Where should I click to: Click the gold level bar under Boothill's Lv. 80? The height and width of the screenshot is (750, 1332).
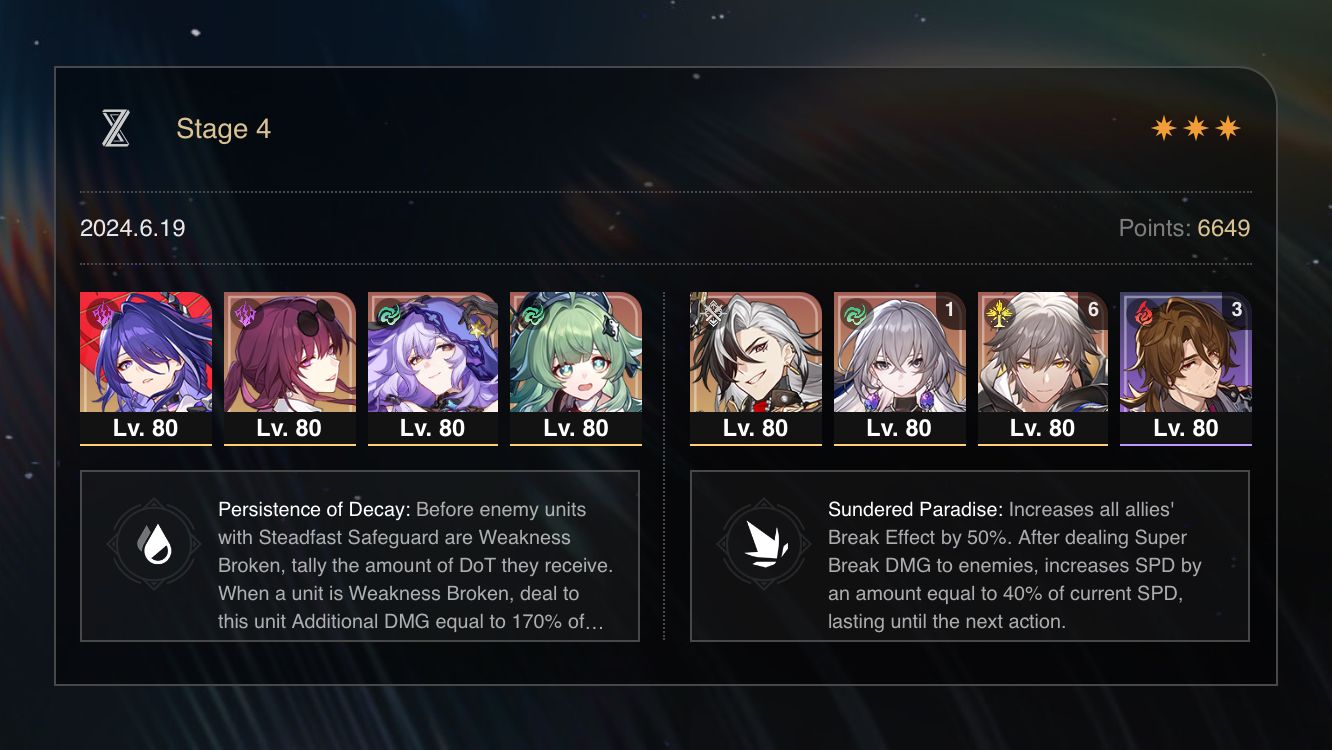[755, 443]
